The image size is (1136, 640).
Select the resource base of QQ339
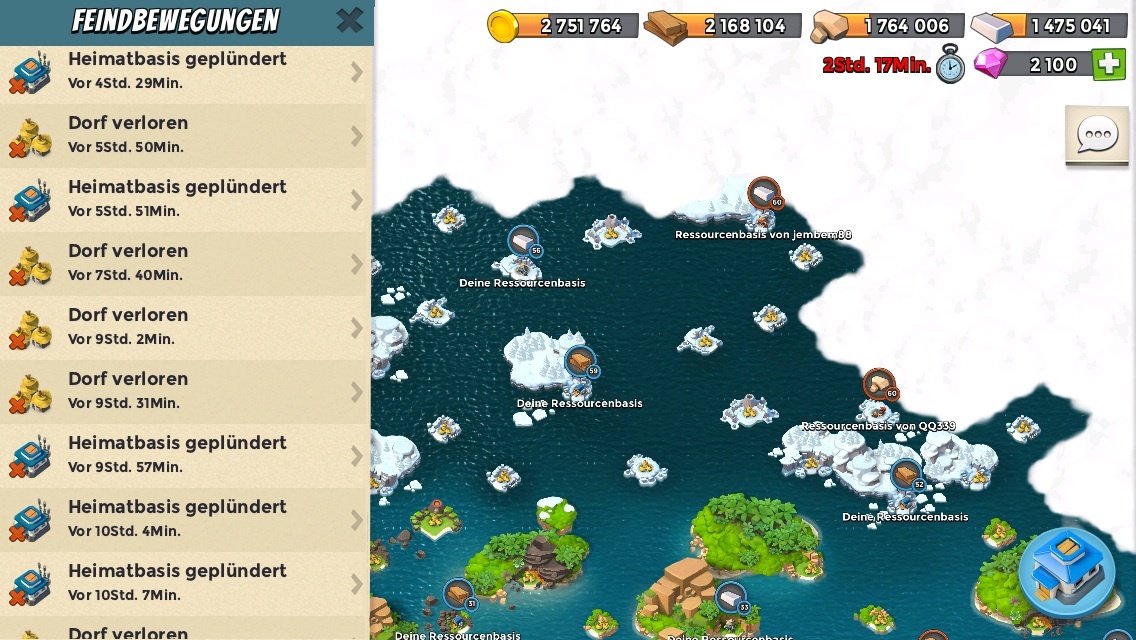coord(879,385)
